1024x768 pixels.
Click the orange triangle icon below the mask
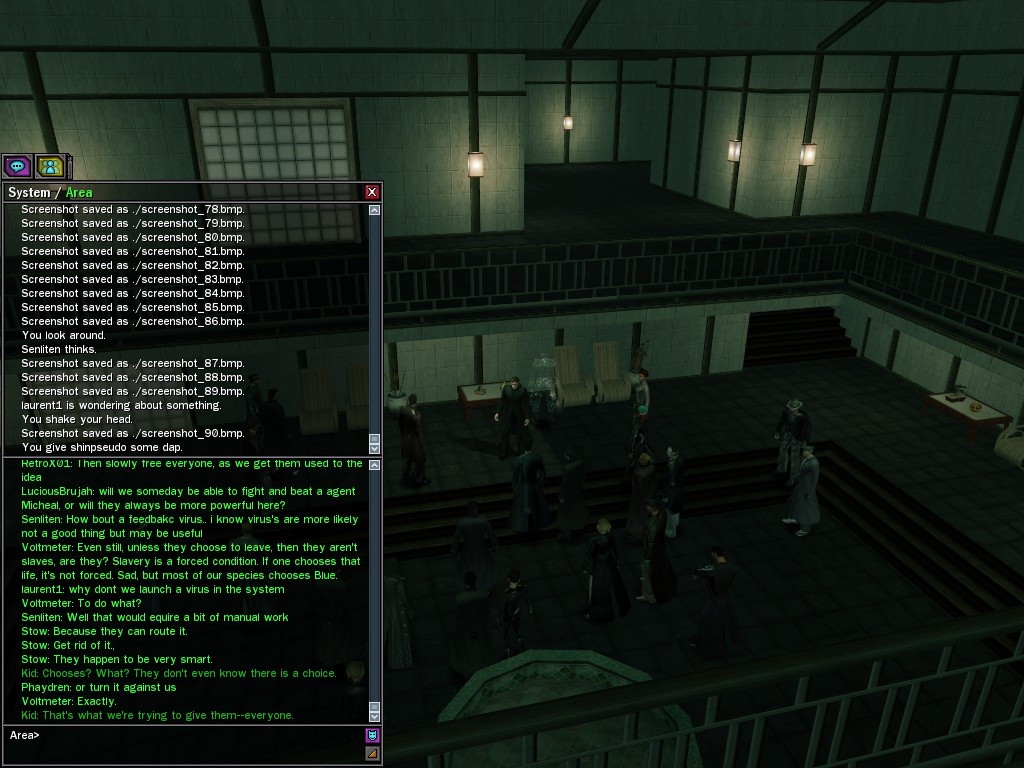[x=372, y=753]
